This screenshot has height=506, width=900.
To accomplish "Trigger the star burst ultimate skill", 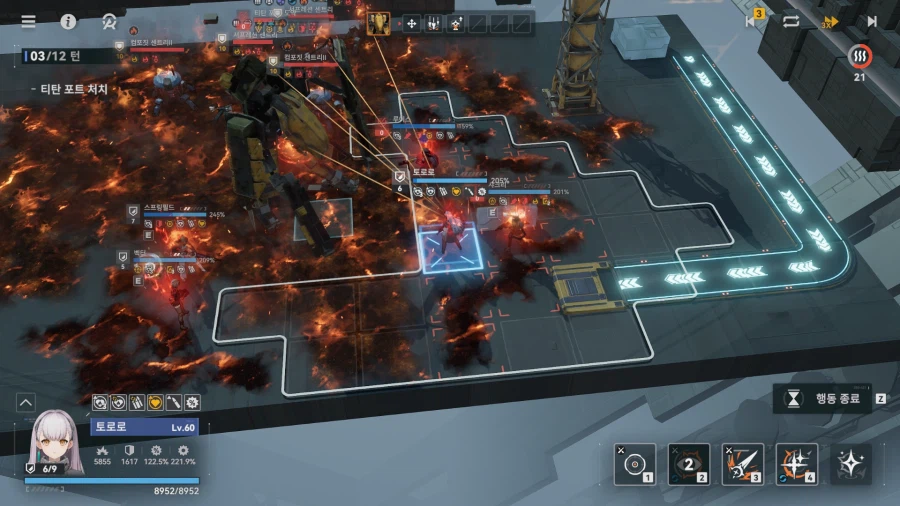I will [x=850, y=463].
